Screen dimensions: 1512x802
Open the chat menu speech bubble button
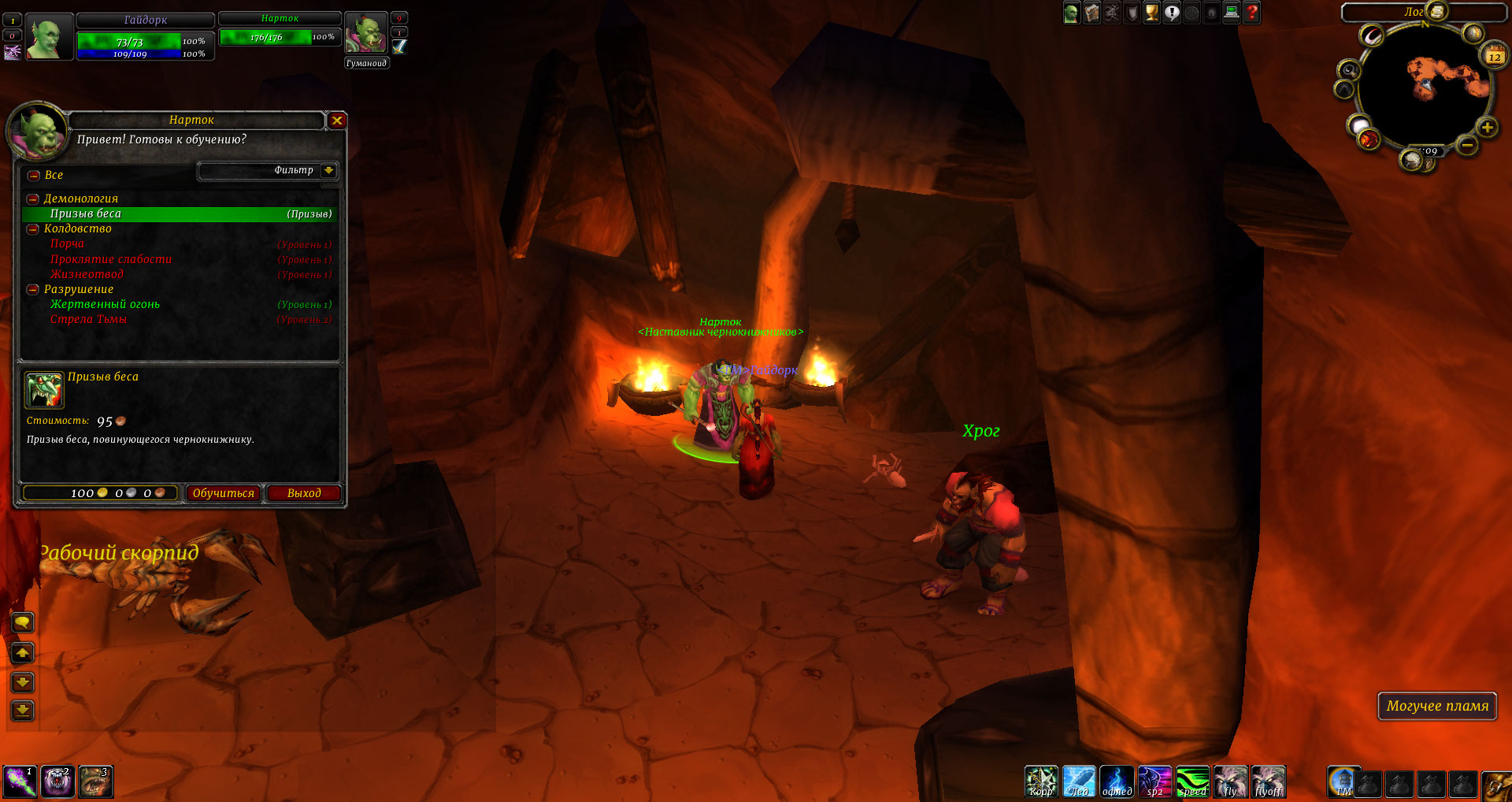tap(23, 623)
